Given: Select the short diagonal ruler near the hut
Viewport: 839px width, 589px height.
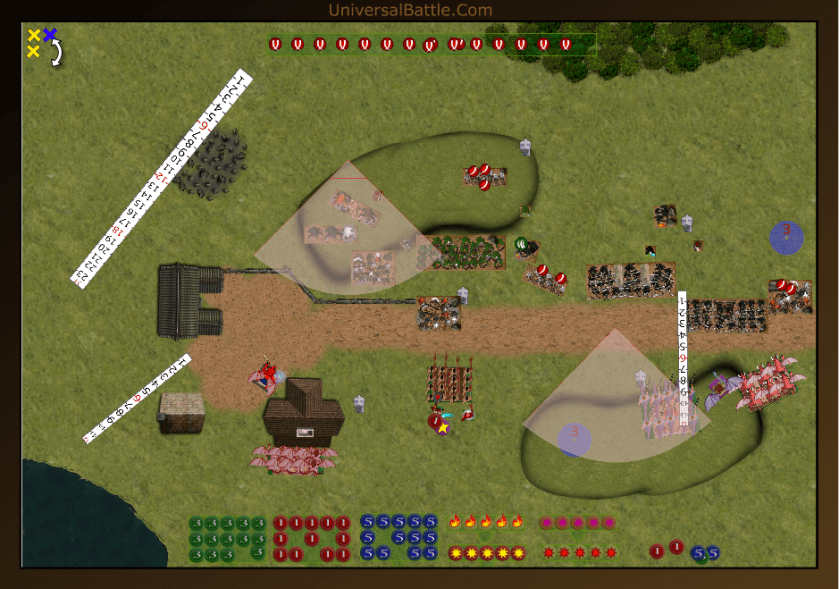Looking at the screenshot, I should [x=136, y=398].
